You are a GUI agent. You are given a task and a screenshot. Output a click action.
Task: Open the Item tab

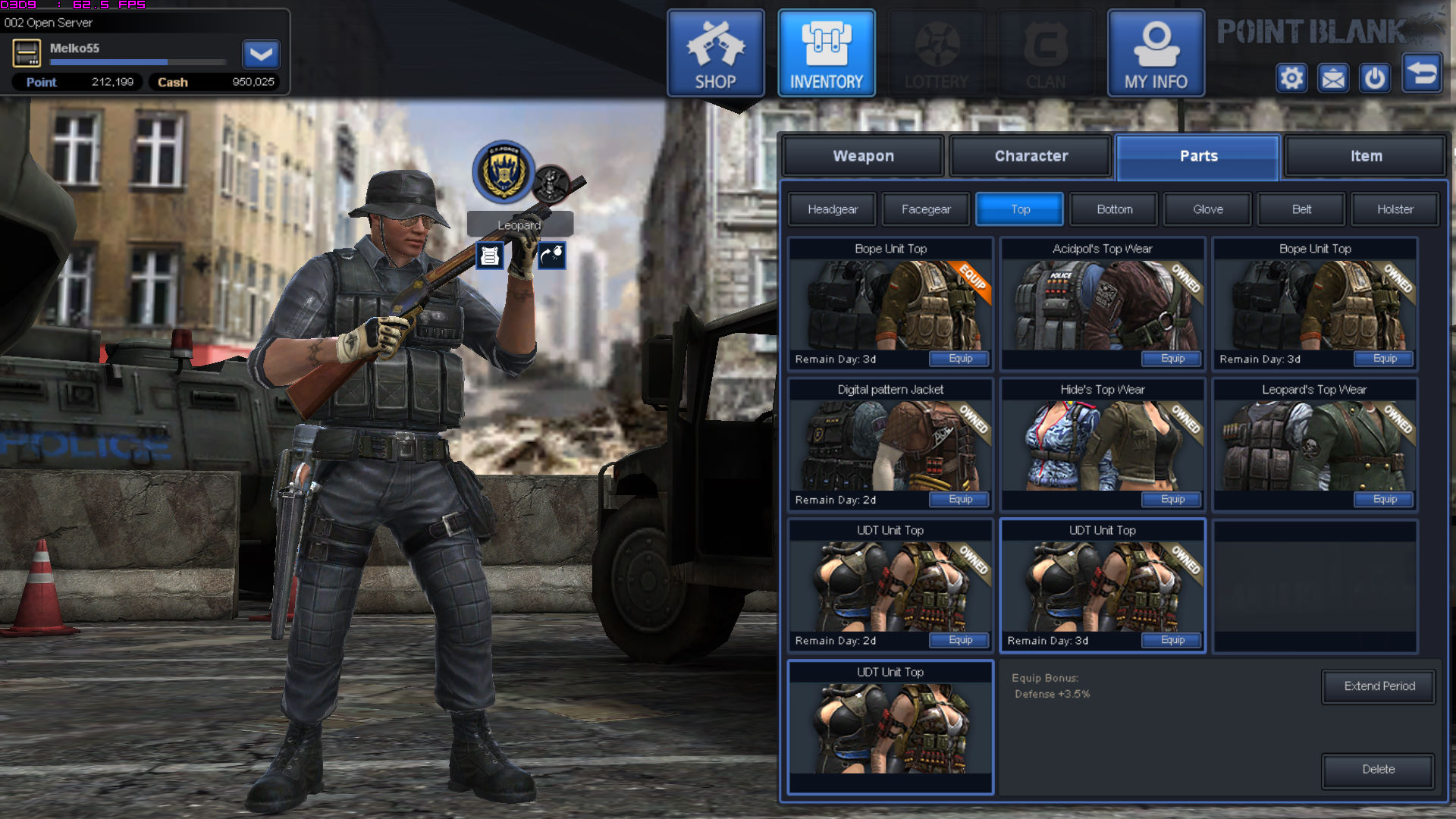pos(1366,156)
